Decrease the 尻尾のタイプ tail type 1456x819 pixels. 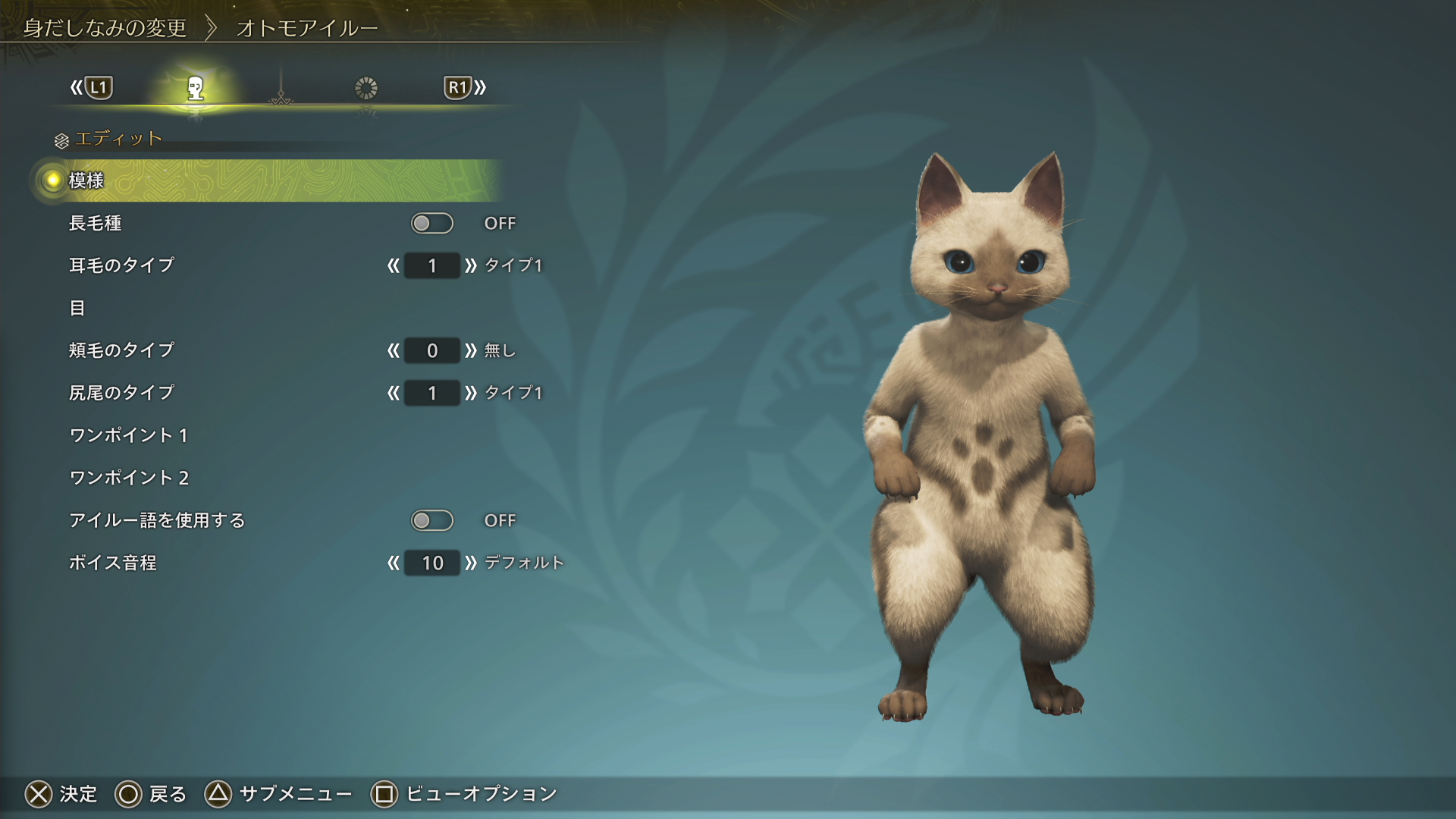[x=393, y=393]
